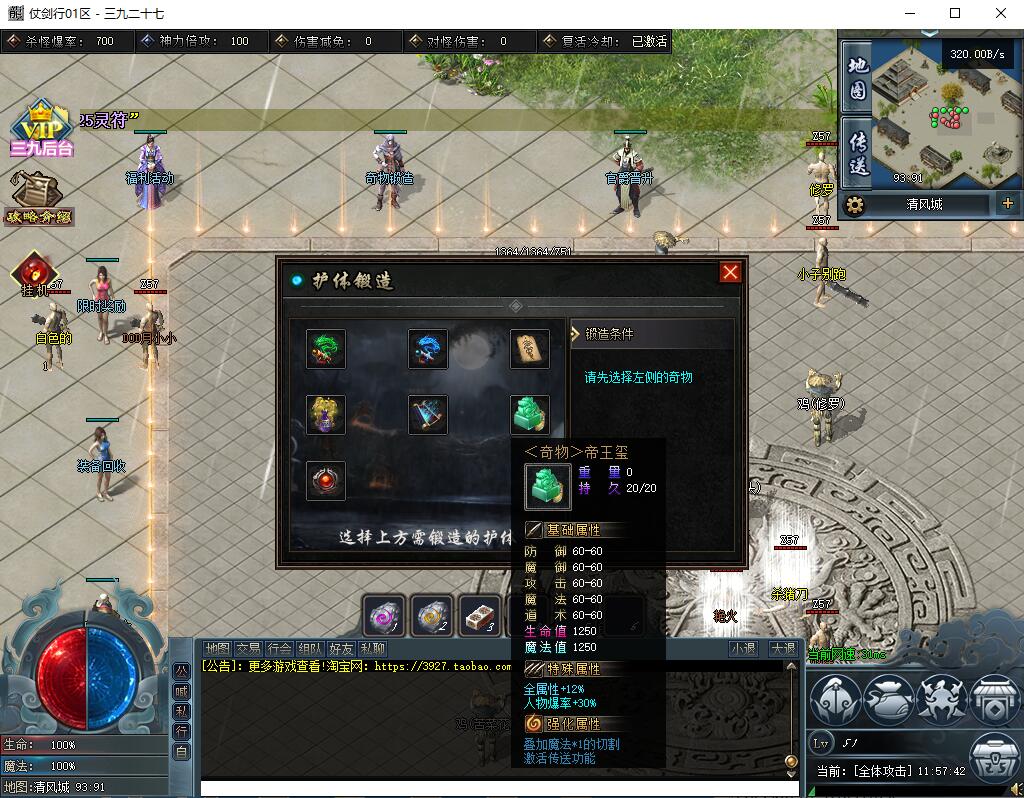Image resolution: width=1024 pixels, height=798 pixels.
Task: Open the 地图 map button beside minimap
Action: pos(857,78)
